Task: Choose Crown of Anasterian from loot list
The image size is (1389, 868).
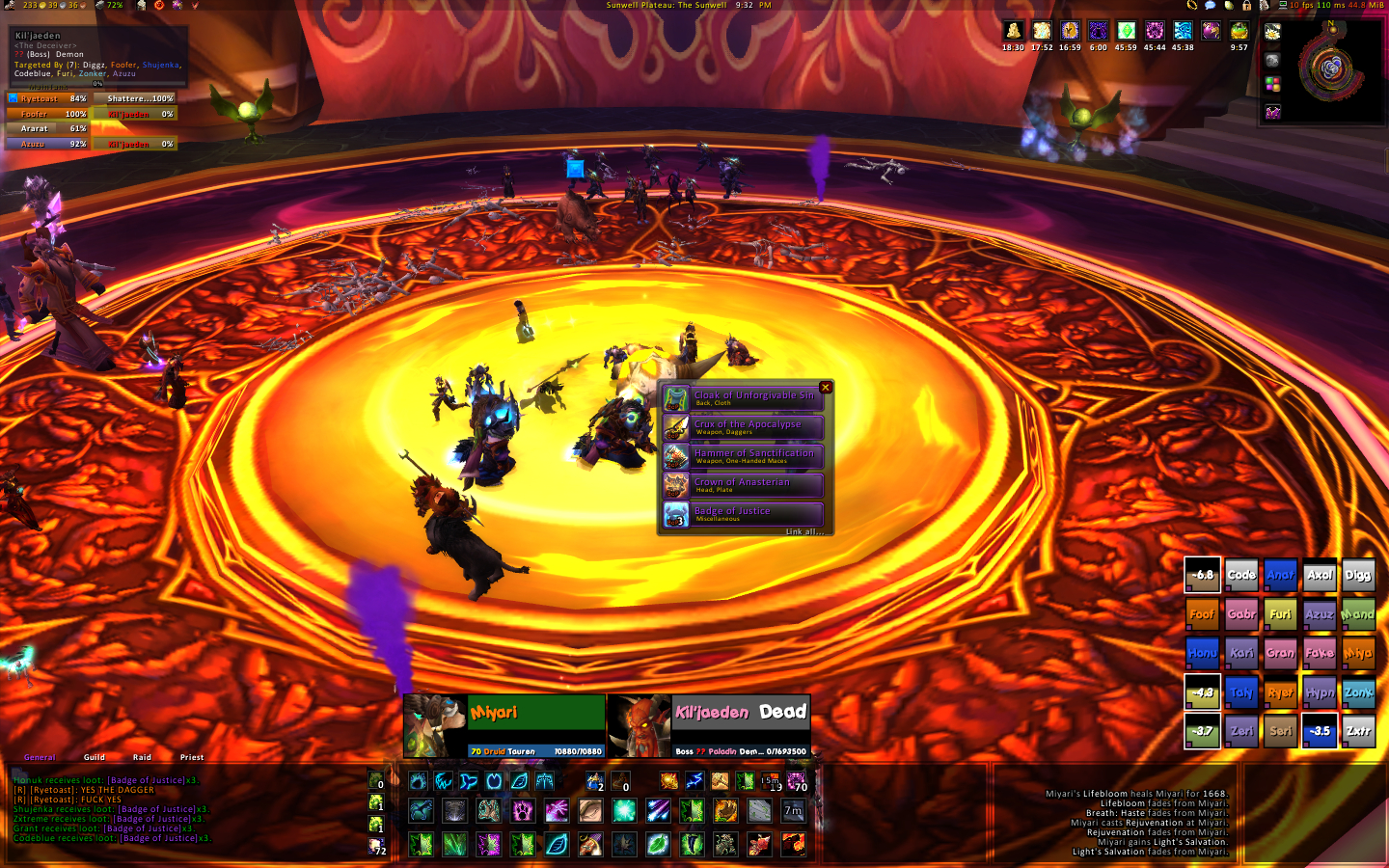Action: 743,485
